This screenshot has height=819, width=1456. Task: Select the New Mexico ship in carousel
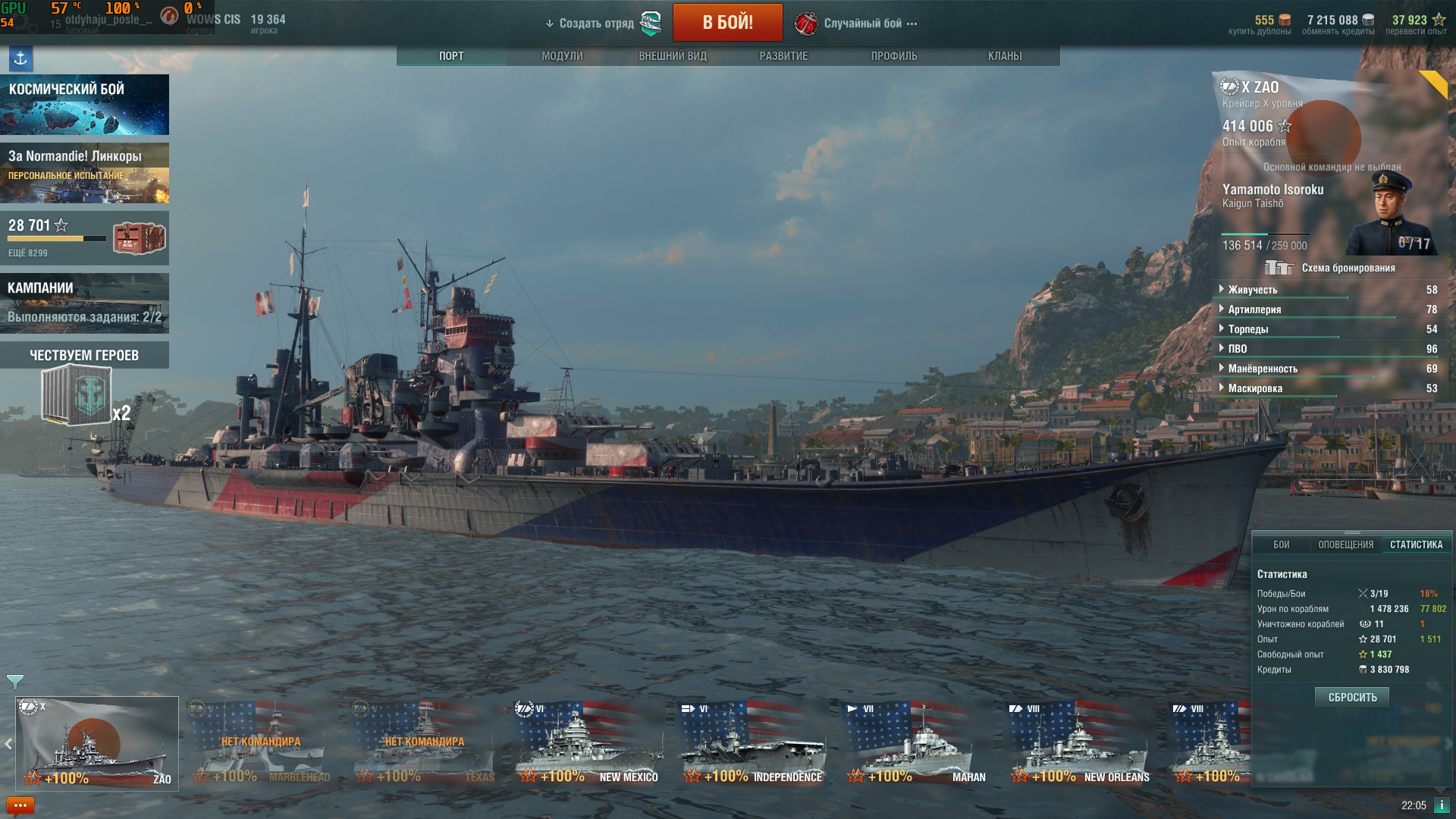[588, 744]
